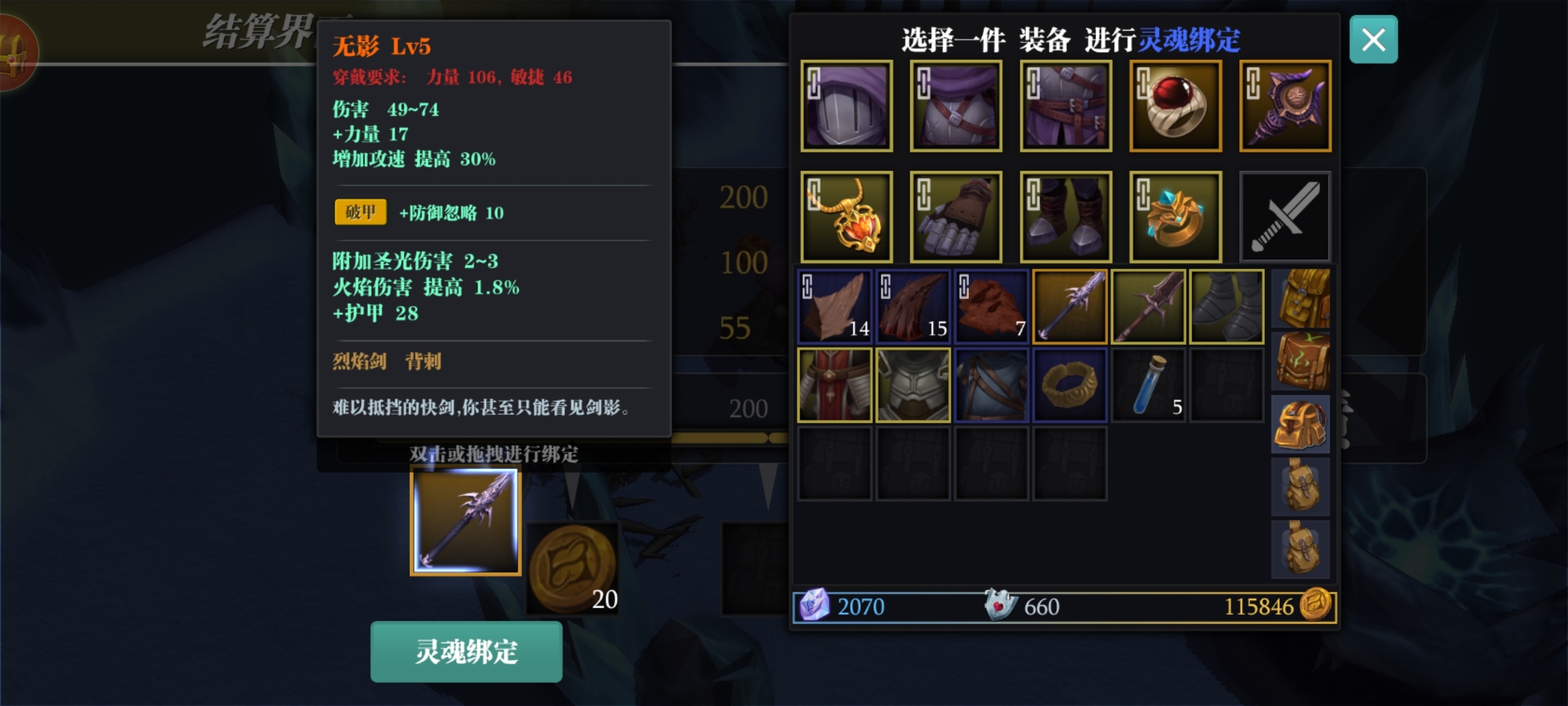Viewport: 1568px width, 706px height.
Task: Select the plate chest armor in inventory
Action: (x=913, y=384)
